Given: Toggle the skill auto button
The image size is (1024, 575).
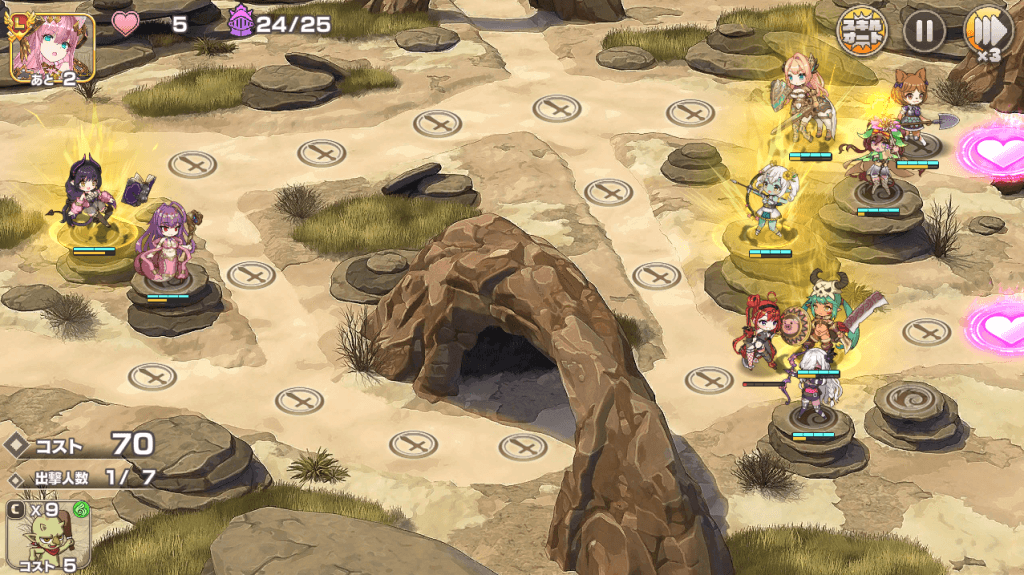Looking at the screenshot, I should (862, 31).
